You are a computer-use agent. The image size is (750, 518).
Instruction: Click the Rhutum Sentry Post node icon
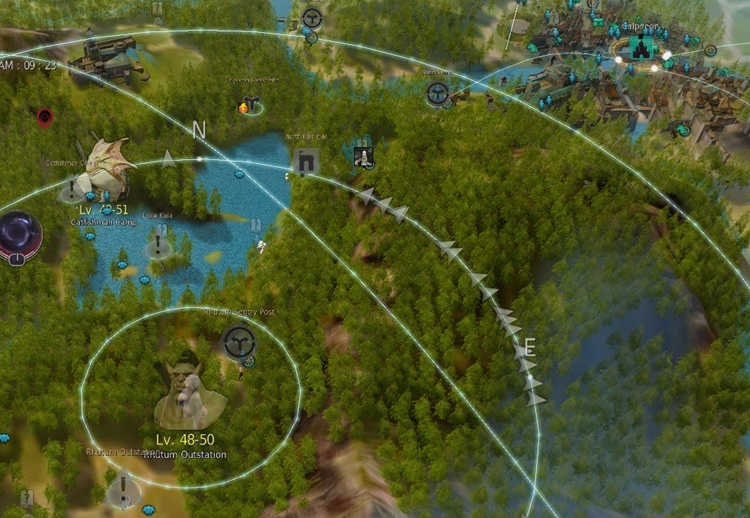pyautogui.click(x=239, y=342)
